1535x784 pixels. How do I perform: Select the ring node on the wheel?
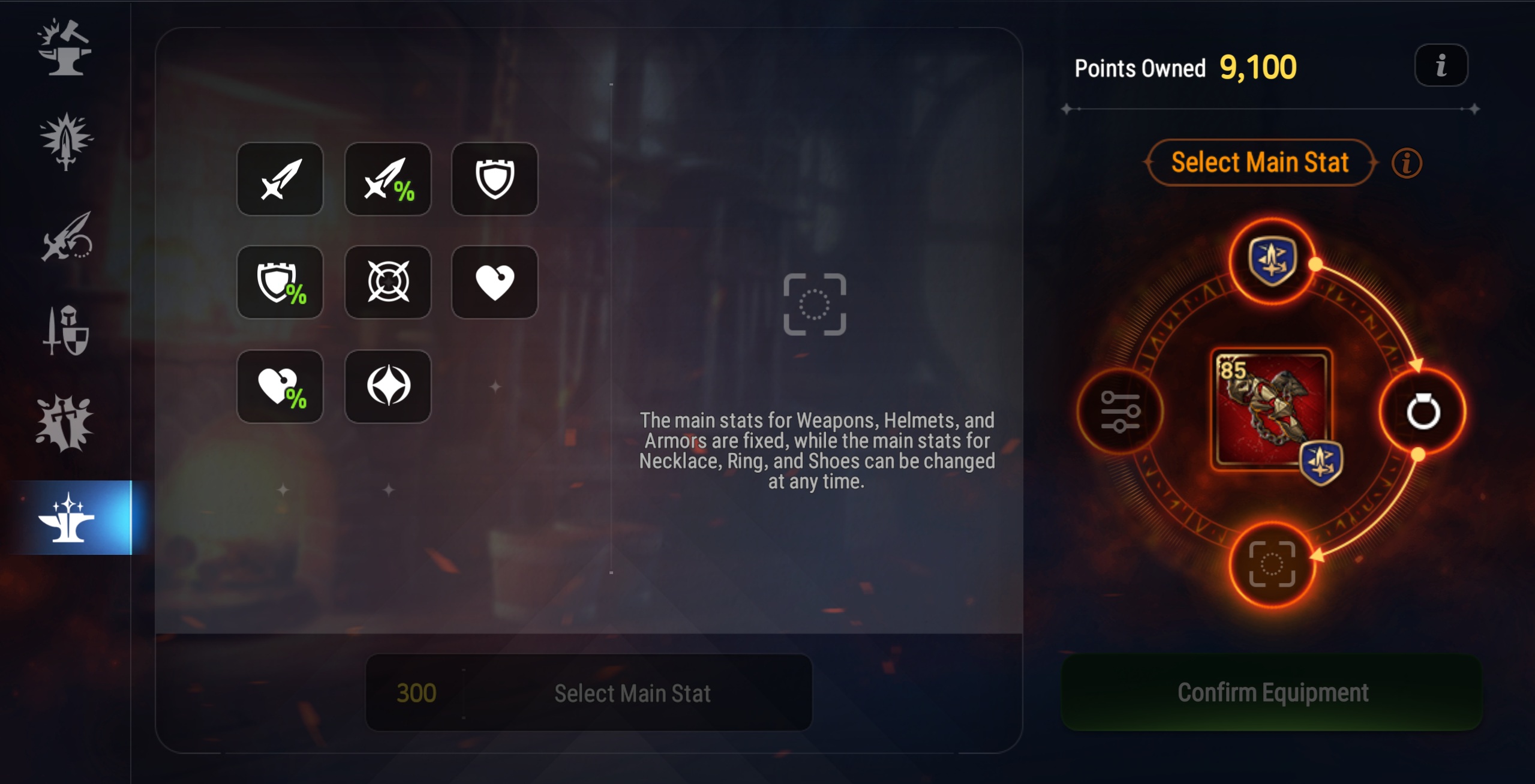pyautogui.click(x=1423, y=411)
